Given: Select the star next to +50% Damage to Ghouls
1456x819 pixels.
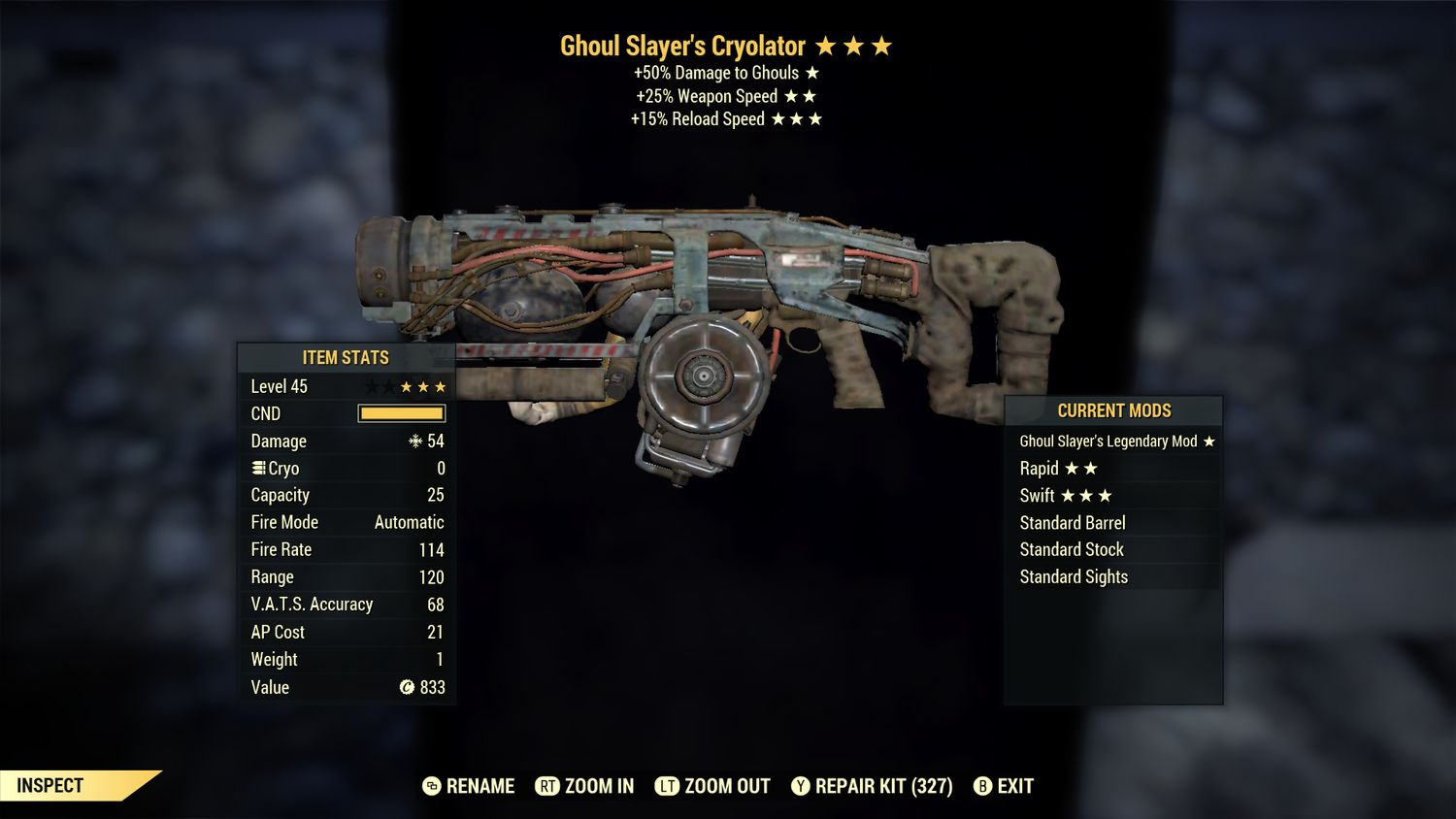Looking at the screenshot, I should pos(811,72).
